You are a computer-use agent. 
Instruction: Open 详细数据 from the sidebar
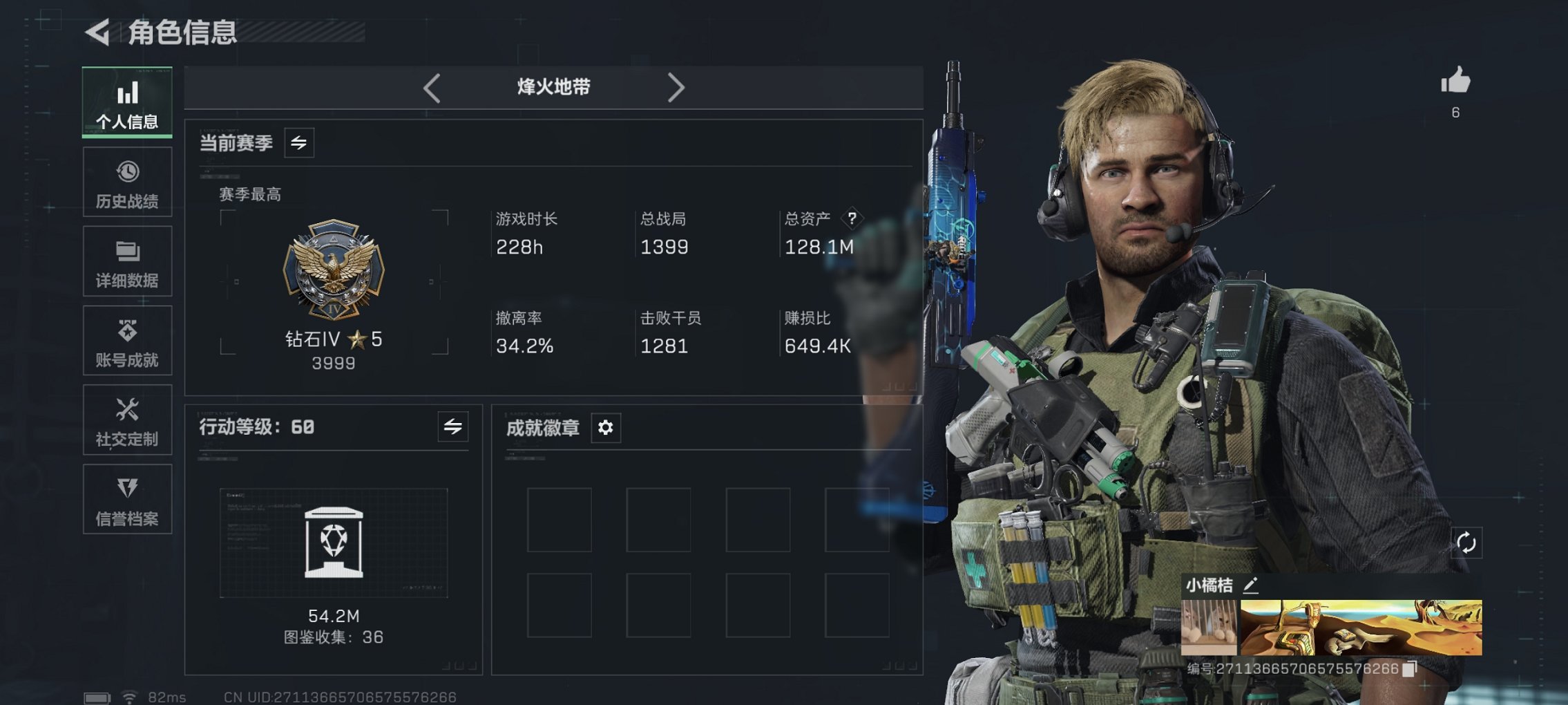[x=126, y=261]
